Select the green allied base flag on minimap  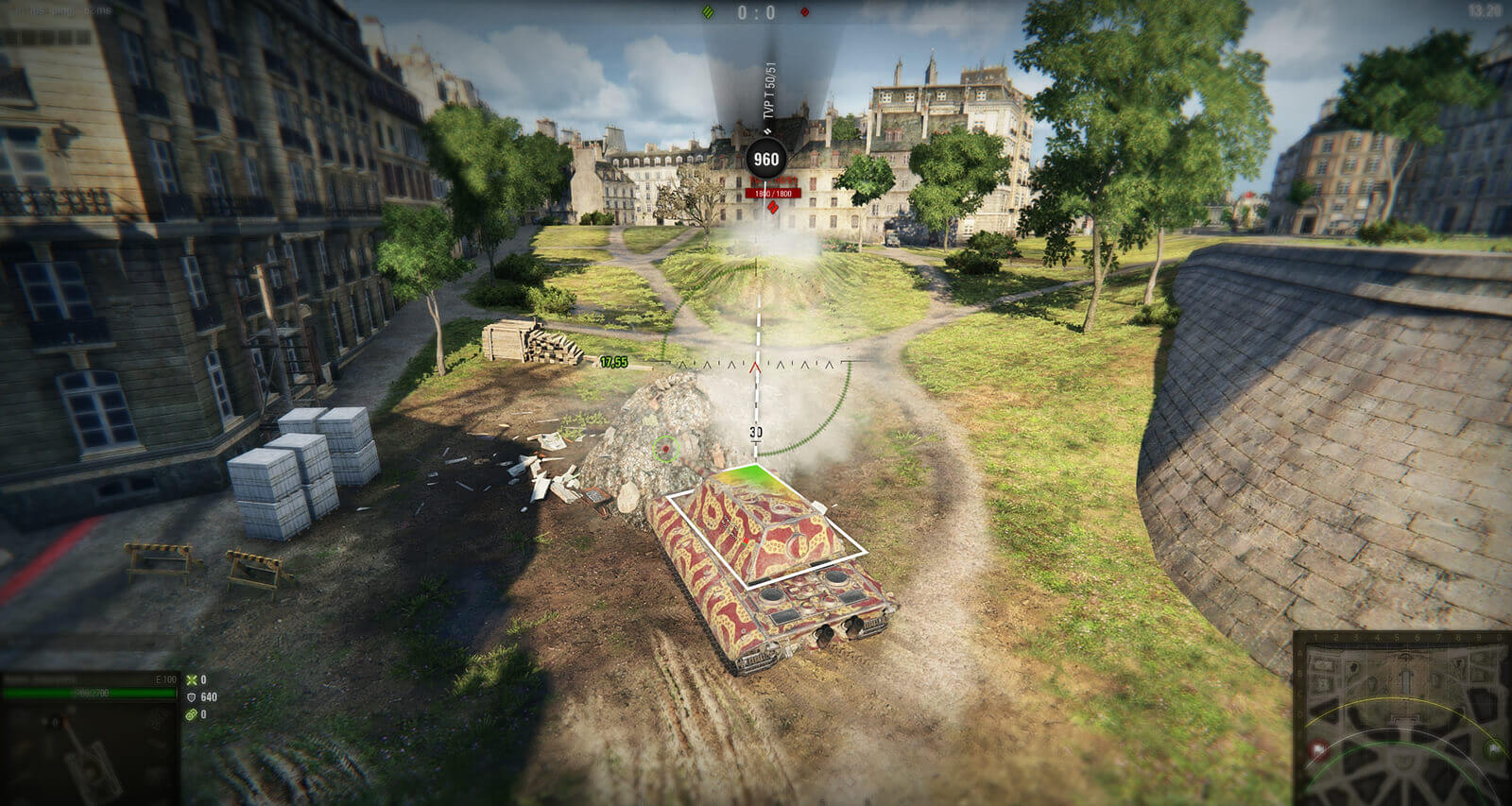[x=1493, y=750]
